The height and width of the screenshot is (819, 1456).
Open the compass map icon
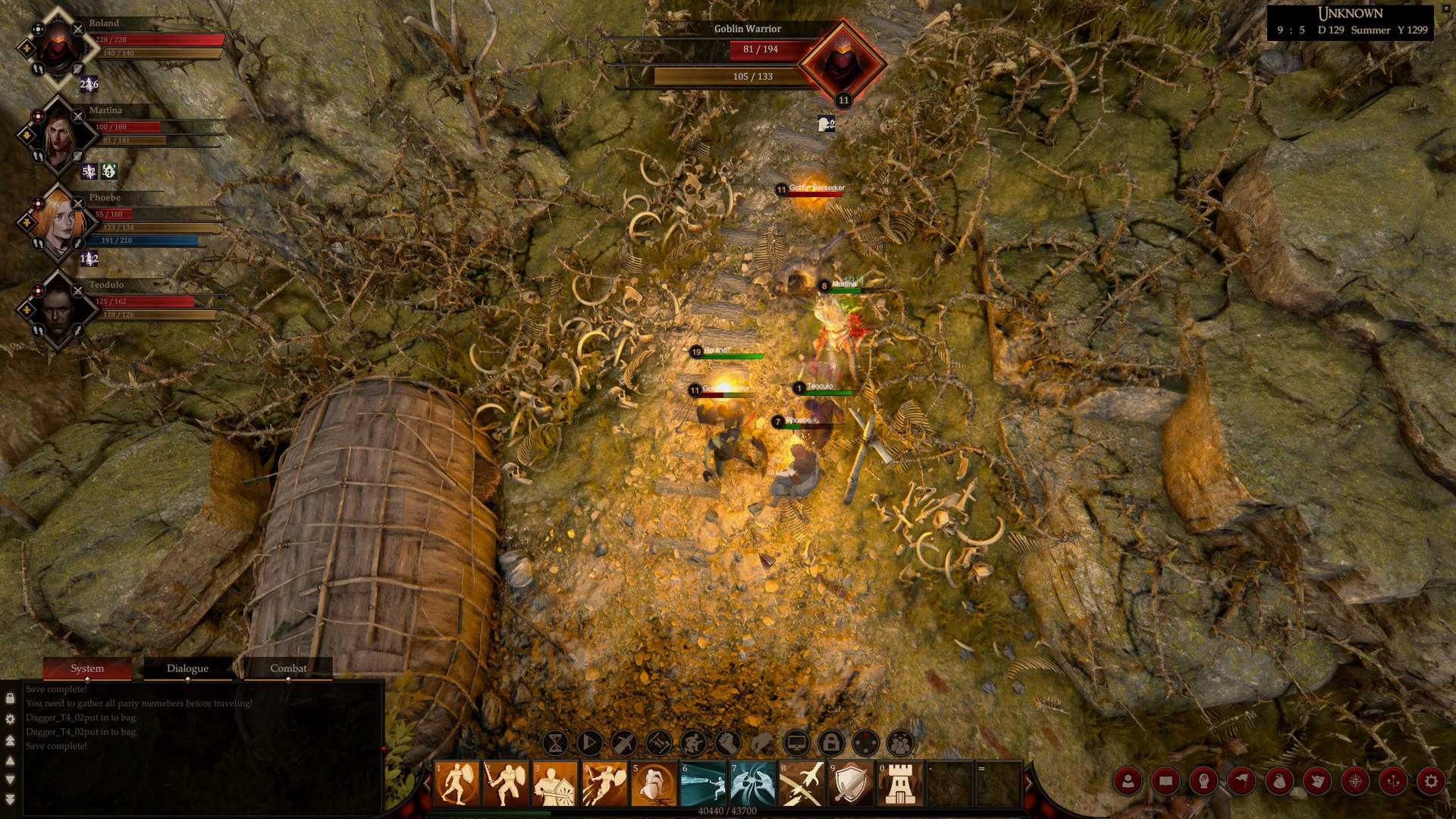pos(1354,783)
